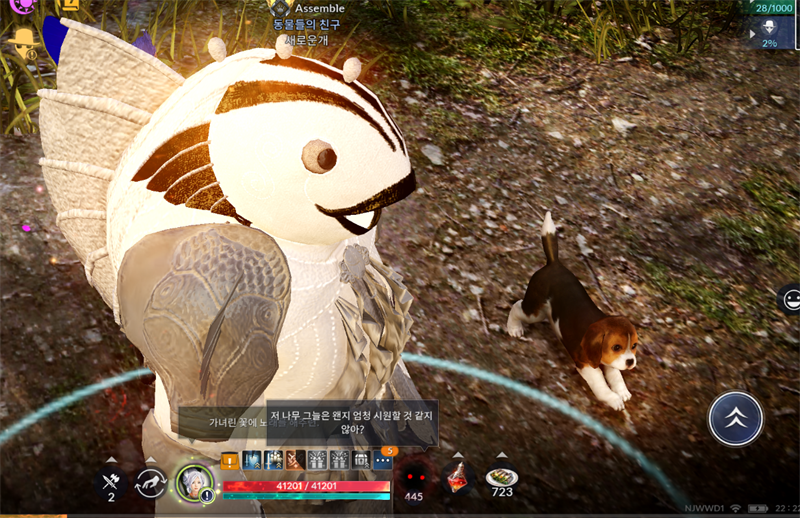Use the red potion quick slot
Image resolution: width=800 pixels, height=518 pixels.
tap(457, 477)
